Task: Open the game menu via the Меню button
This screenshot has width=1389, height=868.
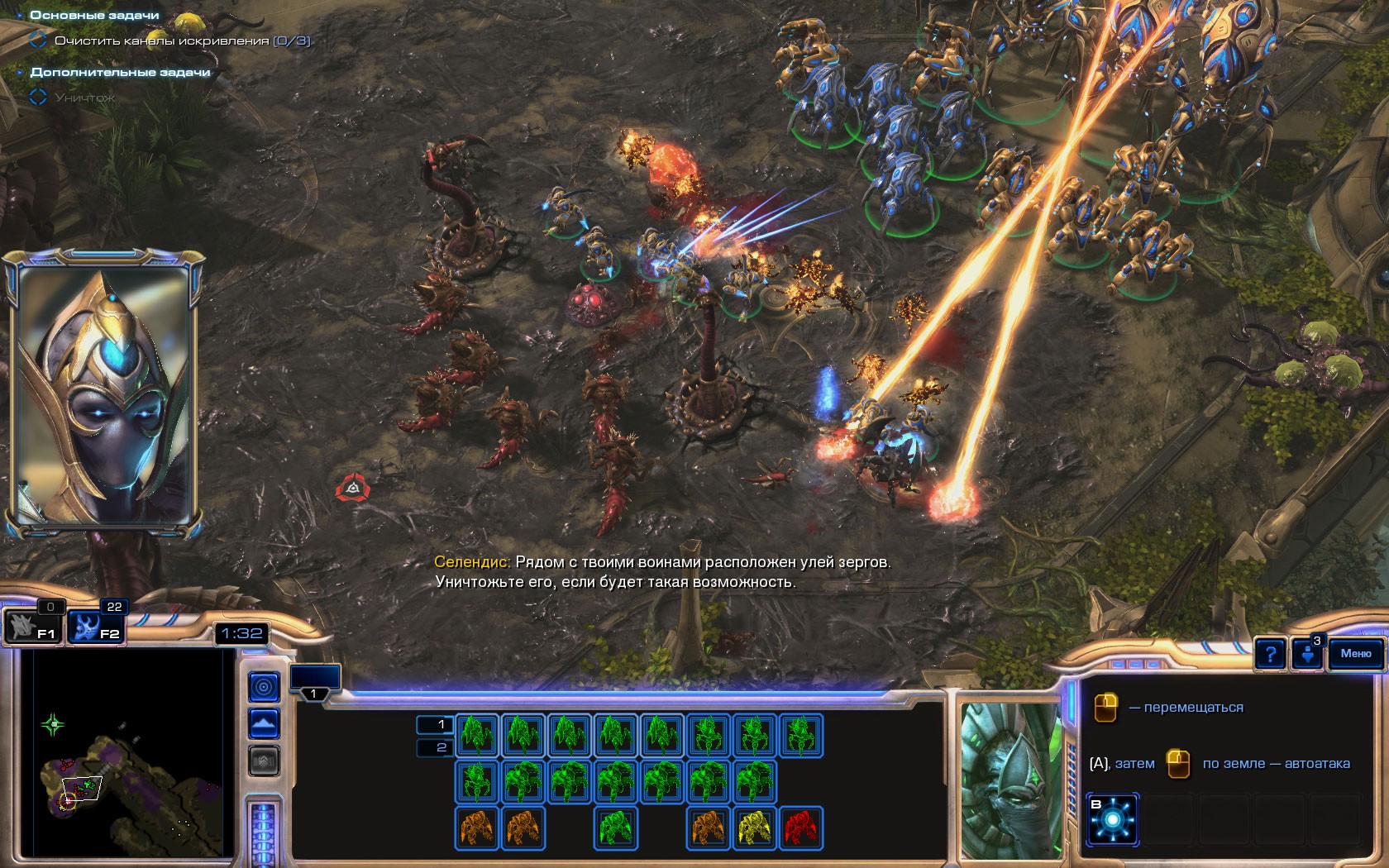Action: (1355, 654)
